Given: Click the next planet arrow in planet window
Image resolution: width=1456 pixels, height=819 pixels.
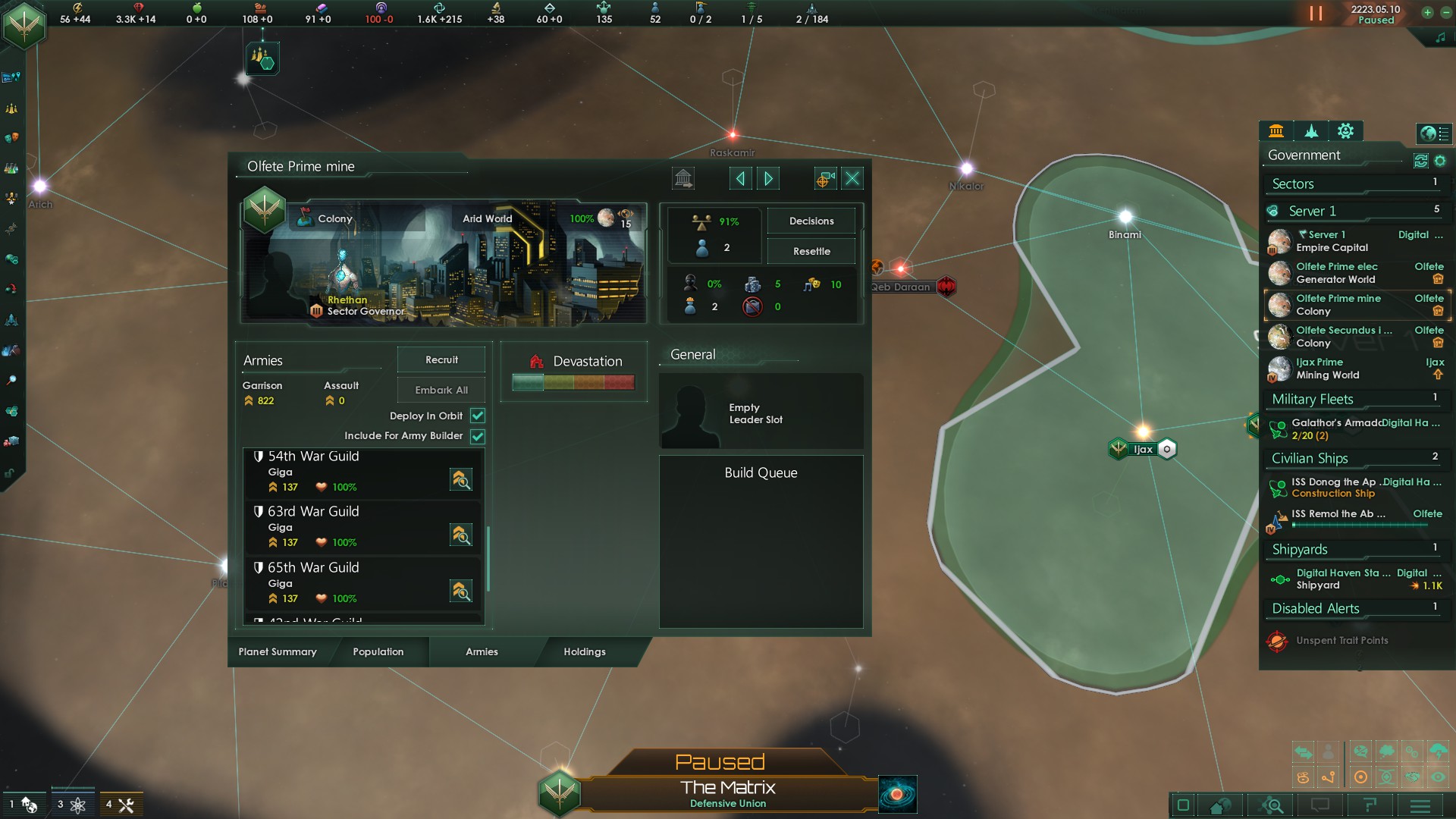Looking at the screenshot, I should point(768,178).
